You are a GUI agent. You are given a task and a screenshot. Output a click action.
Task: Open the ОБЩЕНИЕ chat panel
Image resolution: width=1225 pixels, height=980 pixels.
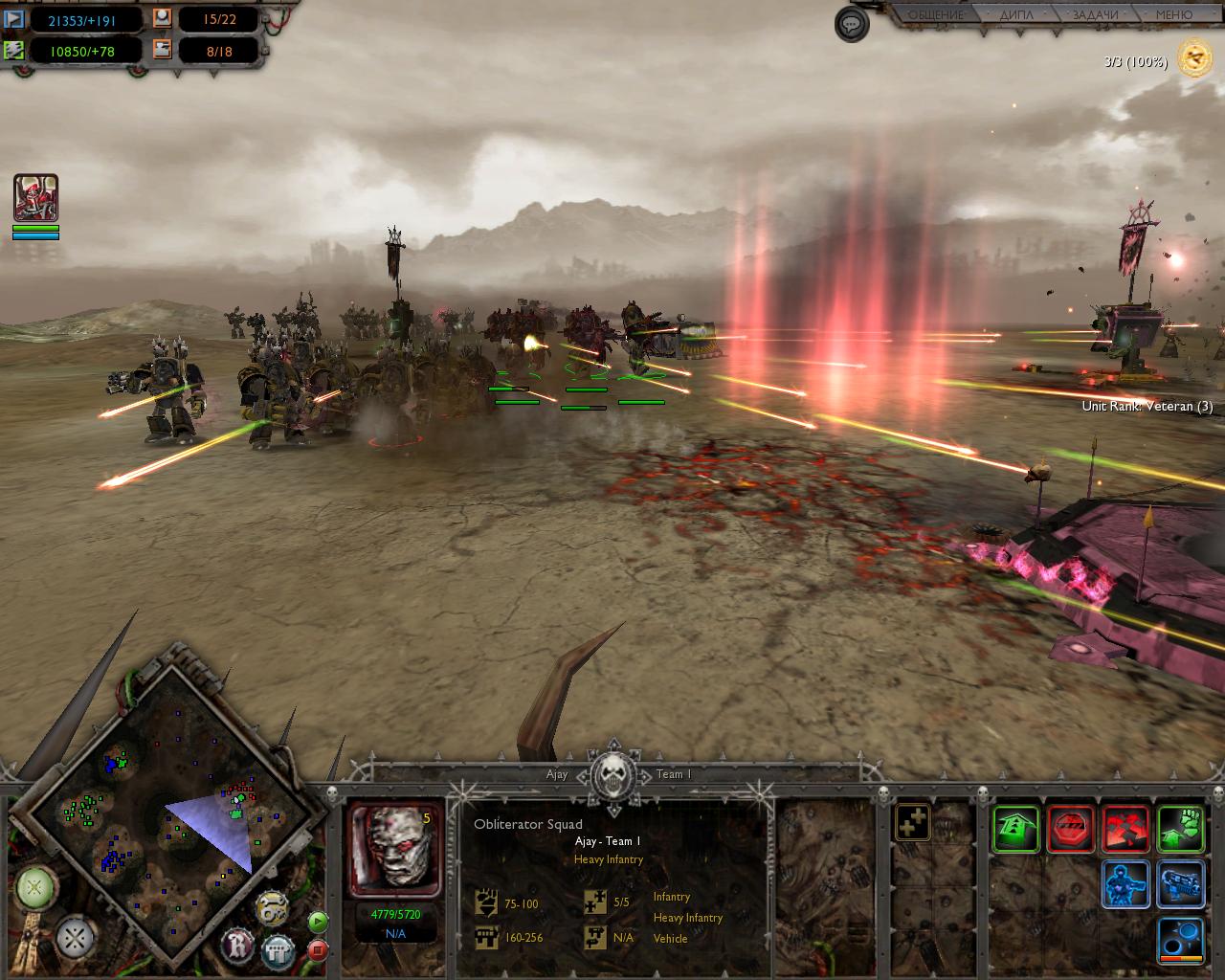pos(935,15)
